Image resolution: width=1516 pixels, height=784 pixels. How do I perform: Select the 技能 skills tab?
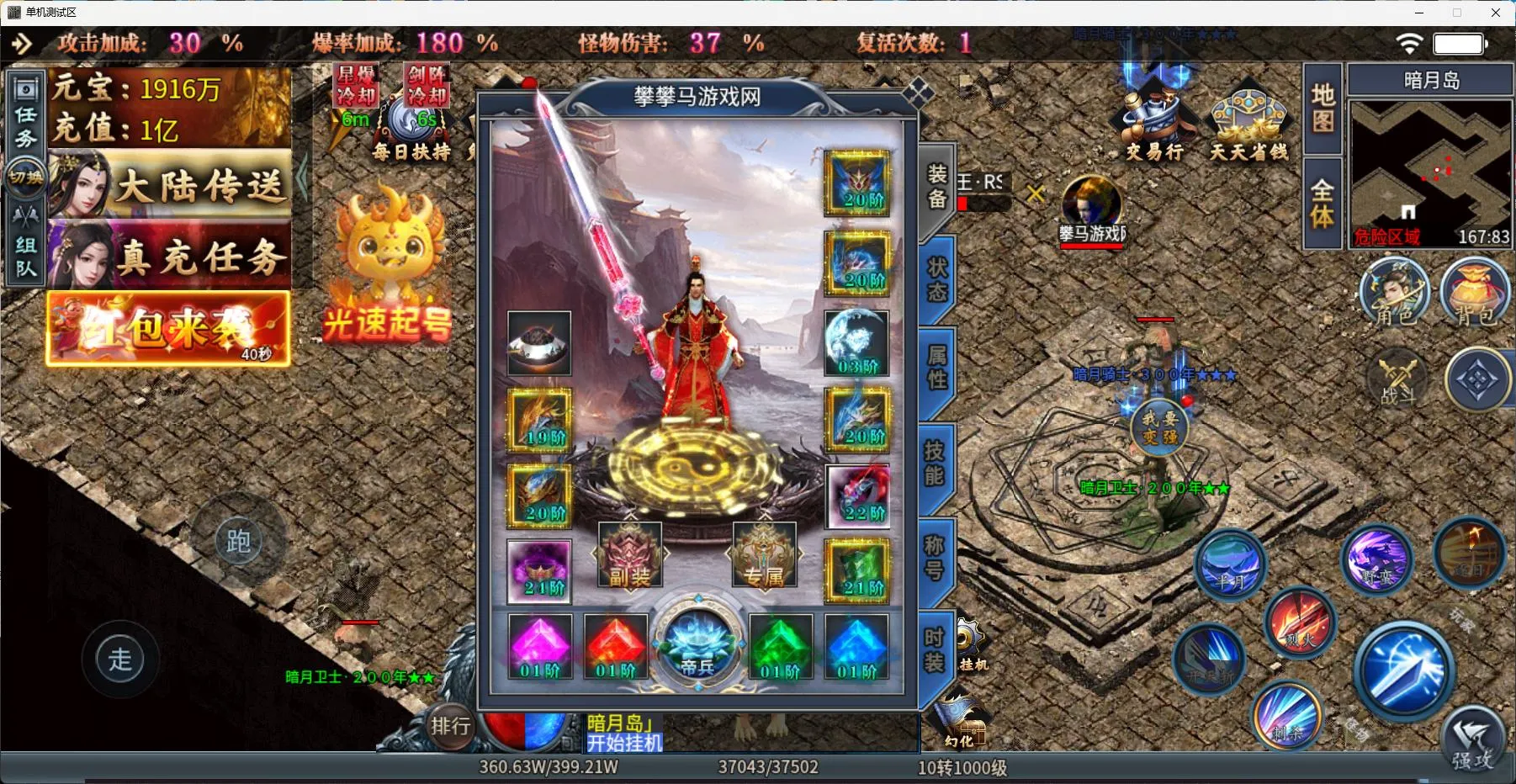tap(935, 464)
